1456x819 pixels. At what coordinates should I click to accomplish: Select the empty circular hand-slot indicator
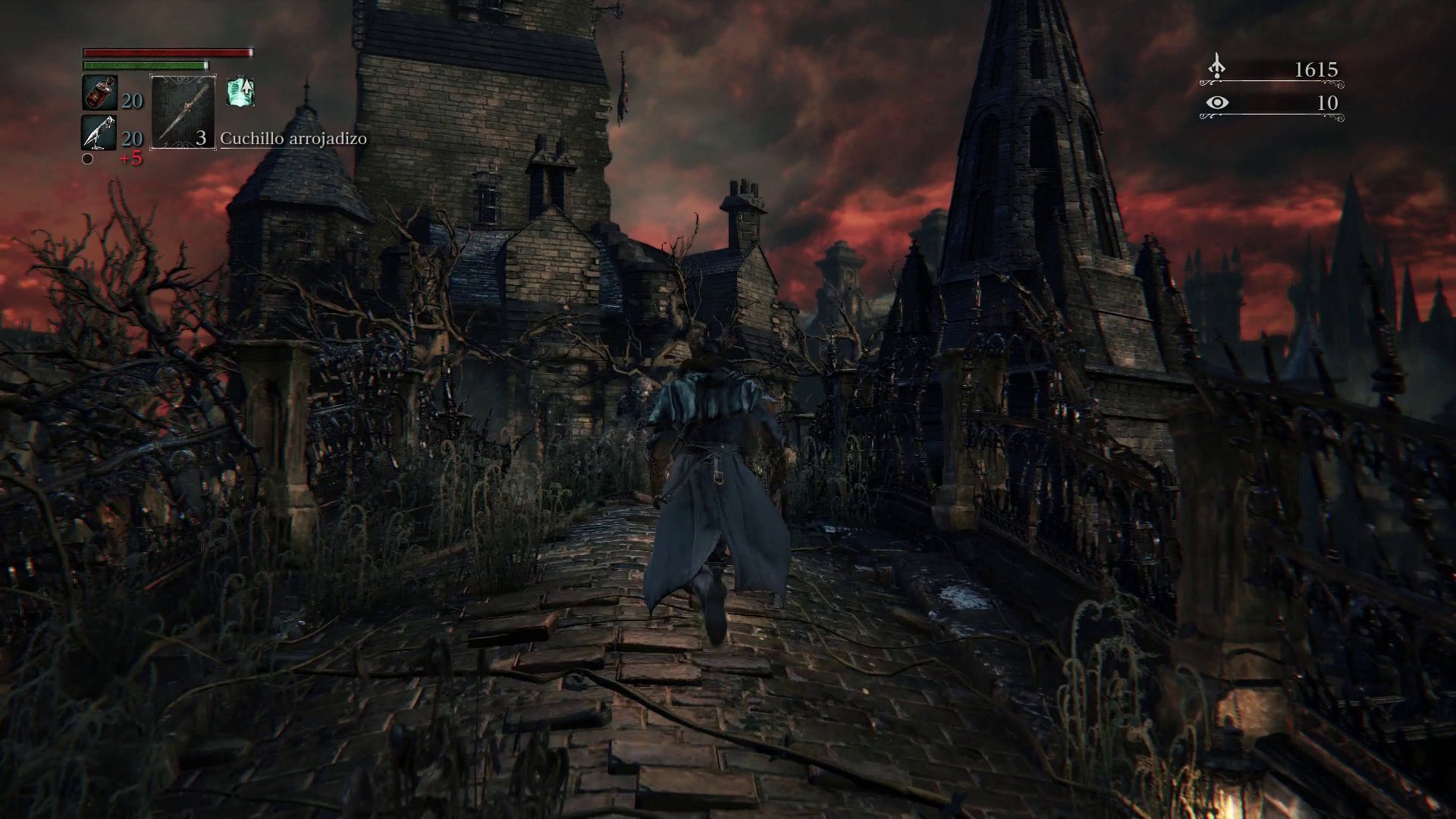pos(88,160)
